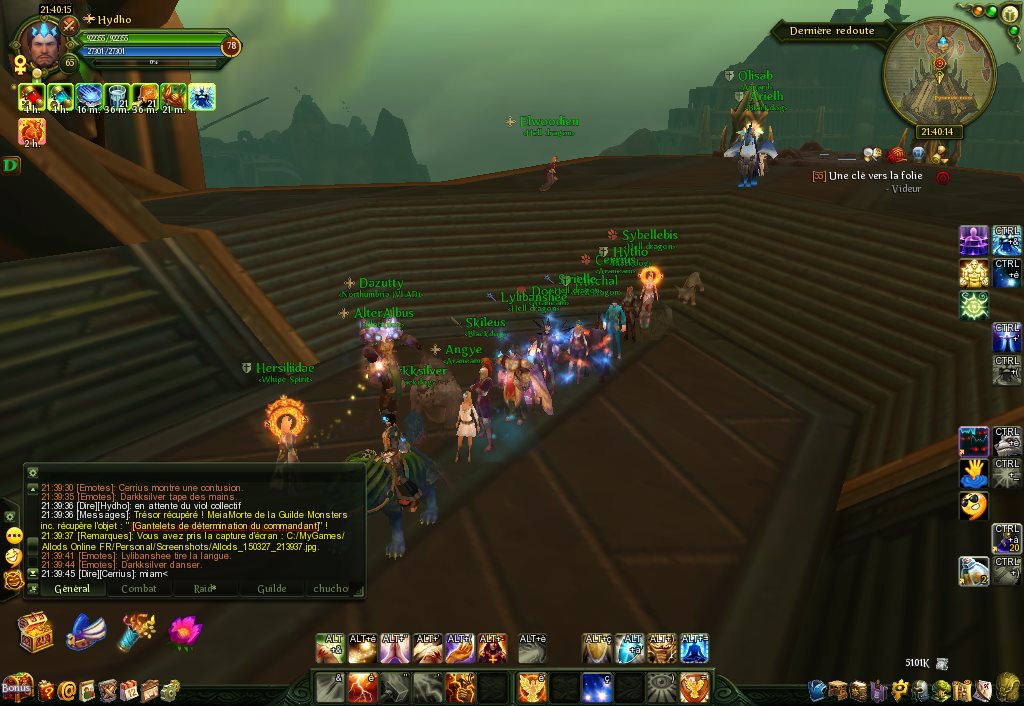The width and height of the screenshot is (1024, 706).
Task: Use the sunglasses smiley side-bar icon
Action: pyautogui.click(x=974, y=505)
